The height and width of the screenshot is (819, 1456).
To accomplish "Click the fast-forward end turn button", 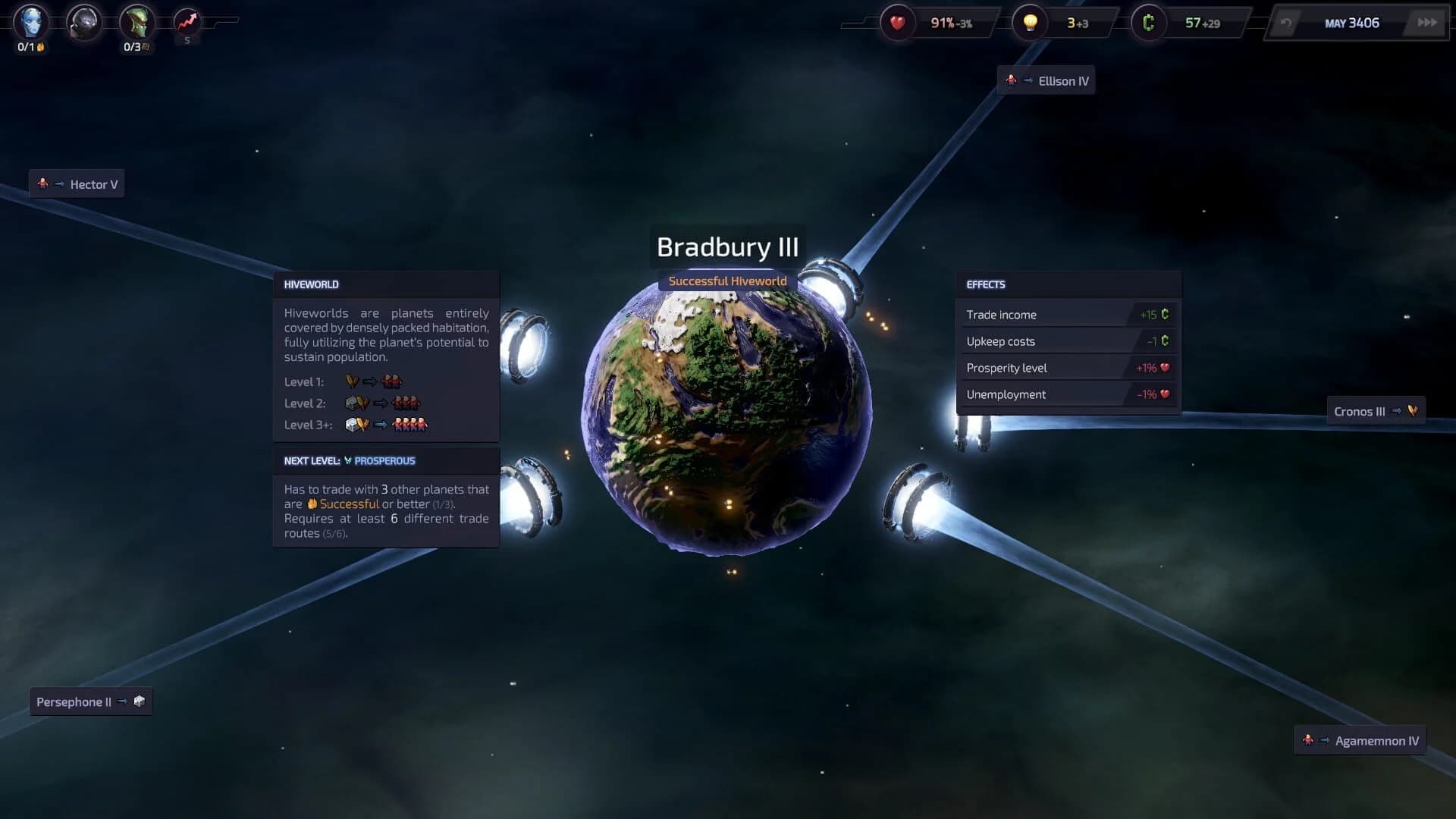I will pyautogui.click(x=1424, y=23).
